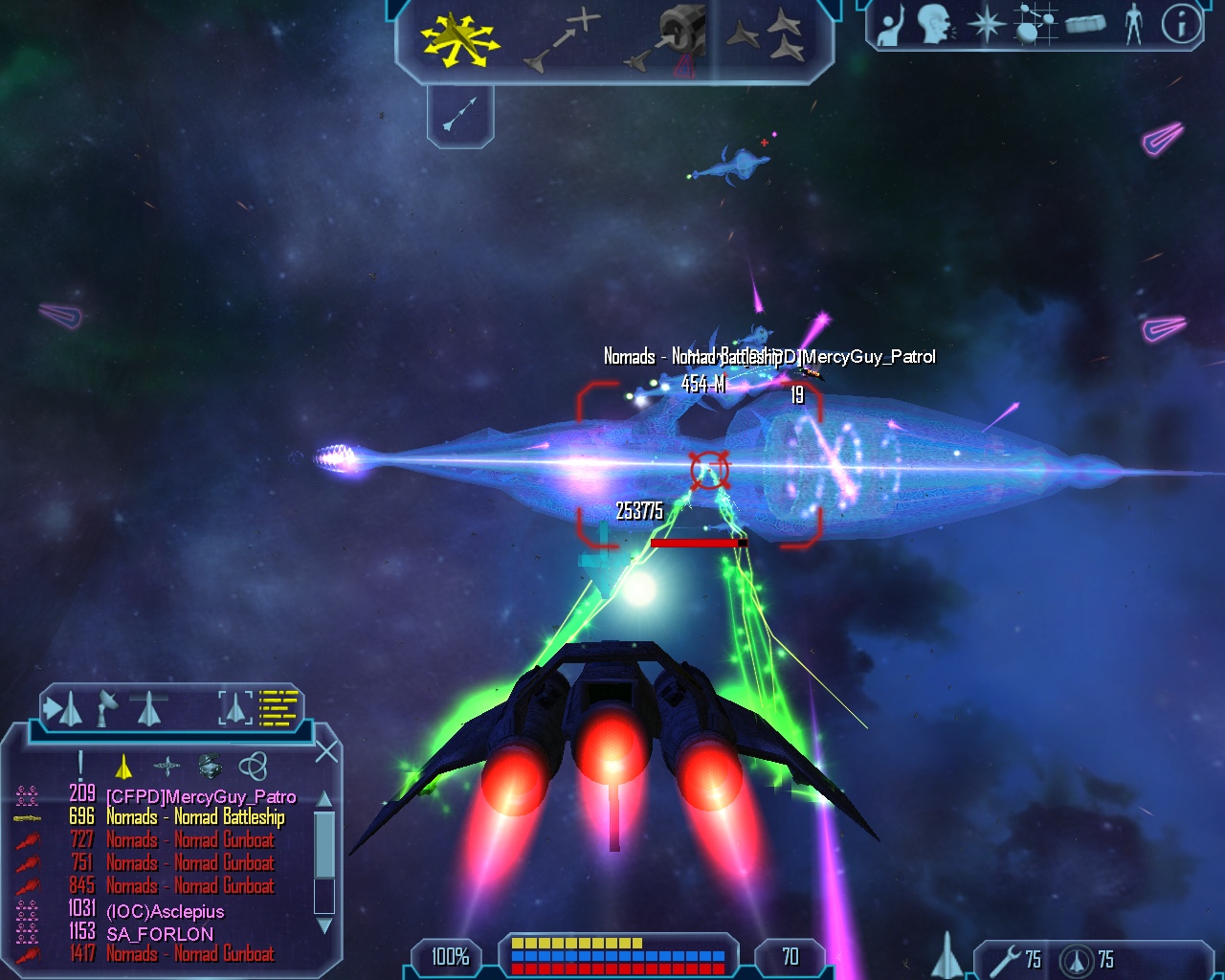Filter contacts by the loot crate icon
Image resolution: width=1225 pixels, height=980 pixels.
pyautogui.click(x=210, y=766)
